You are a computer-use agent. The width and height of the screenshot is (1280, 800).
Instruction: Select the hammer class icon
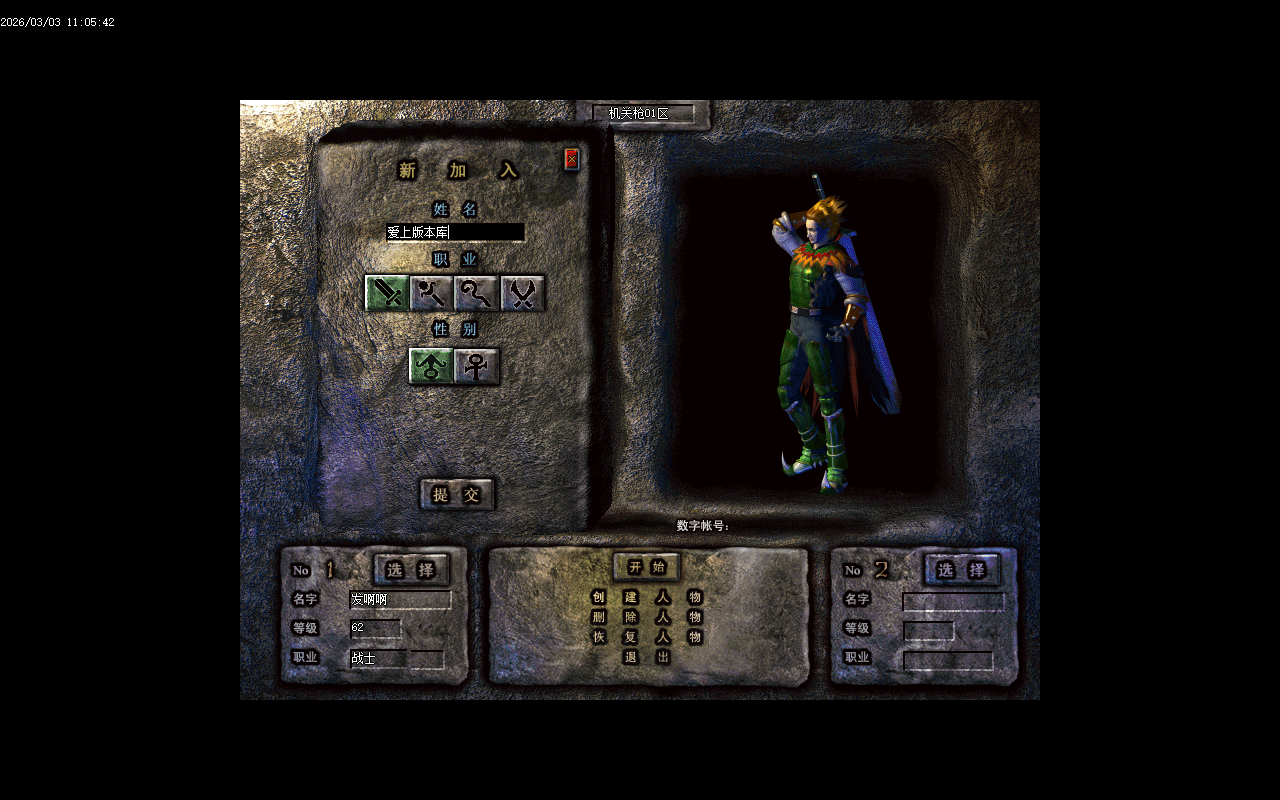(x=433, y=294)
